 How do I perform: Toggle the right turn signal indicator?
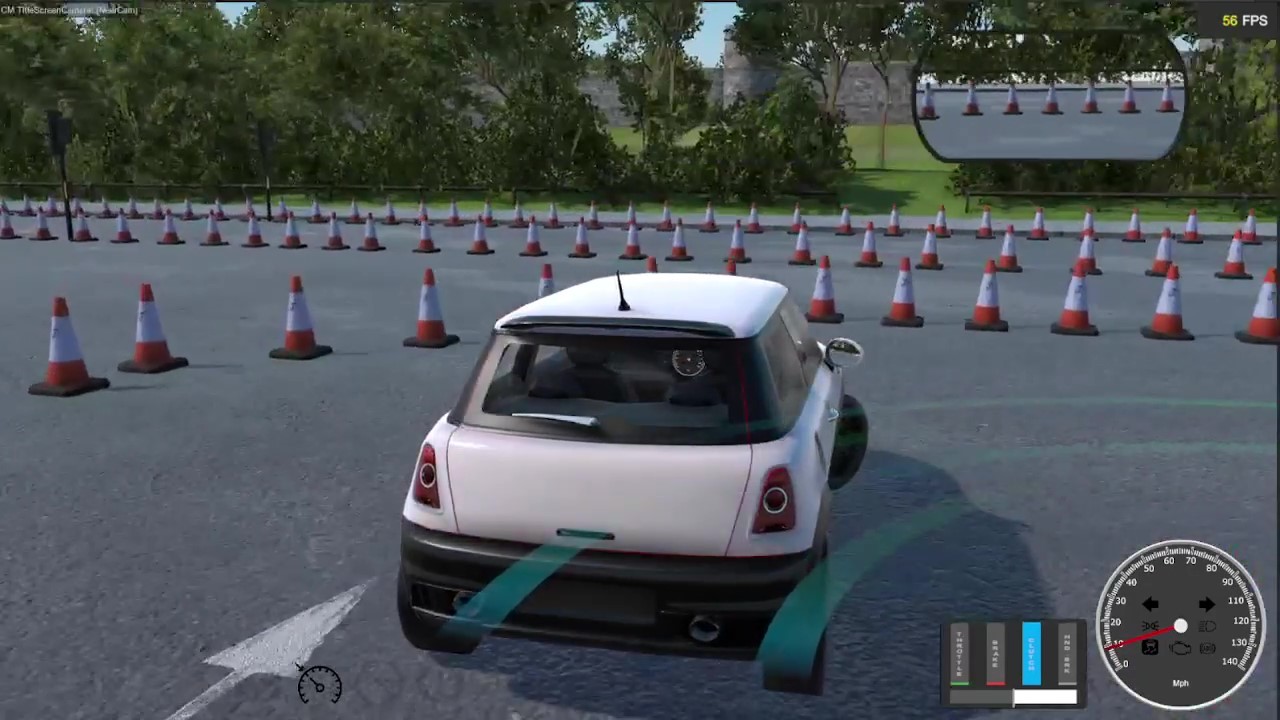click(x=1207, y=604)
